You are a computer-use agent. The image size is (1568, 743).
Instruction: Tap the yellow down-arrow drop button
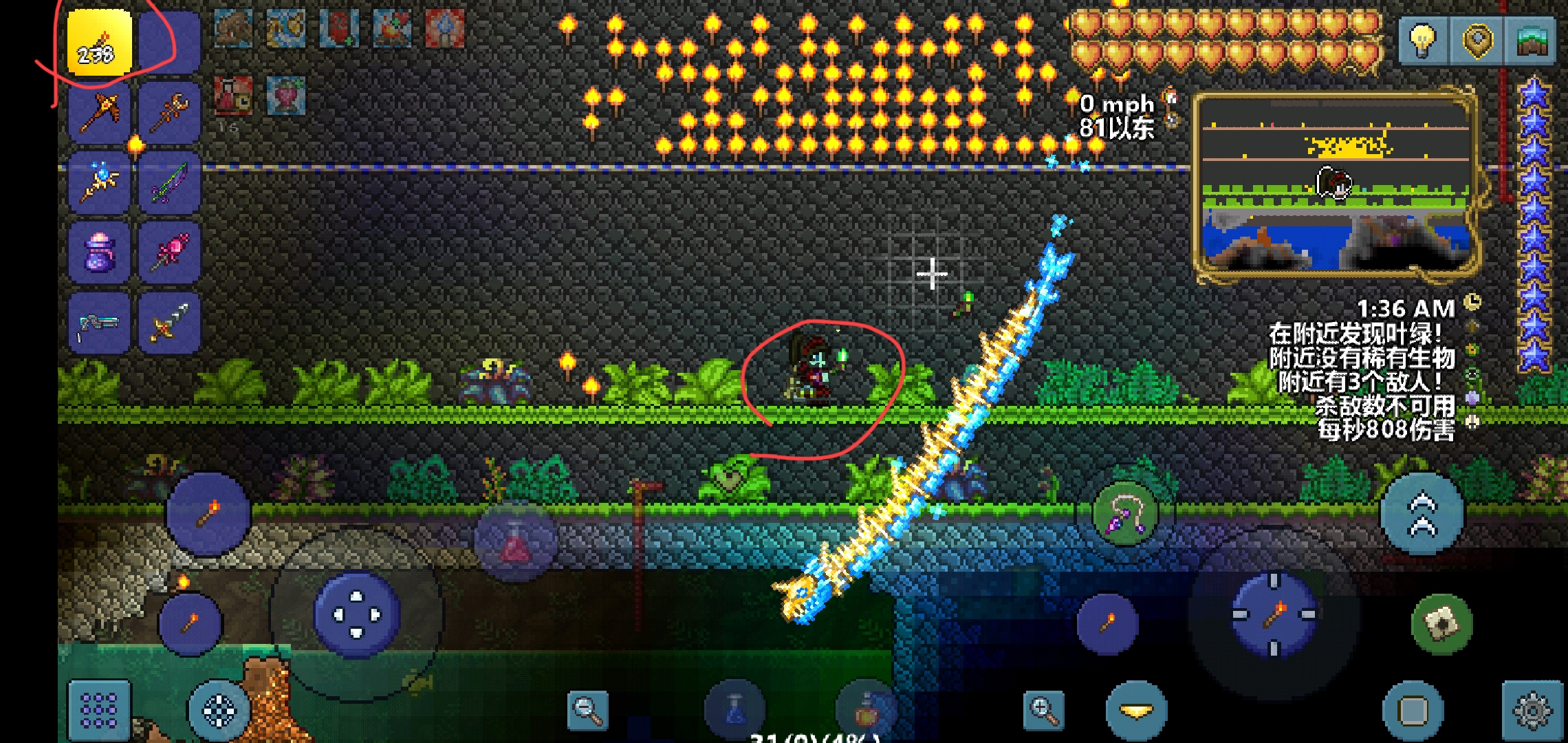(x=1136, y=710)
